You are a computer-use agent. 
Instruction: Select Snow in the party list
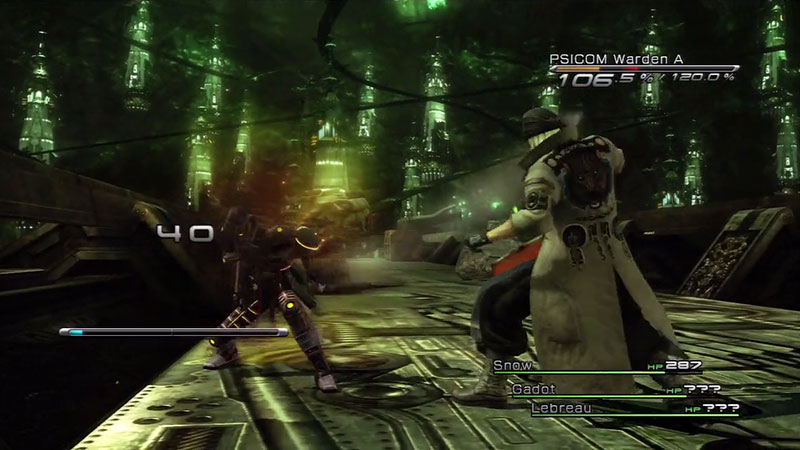pos(514,366)
